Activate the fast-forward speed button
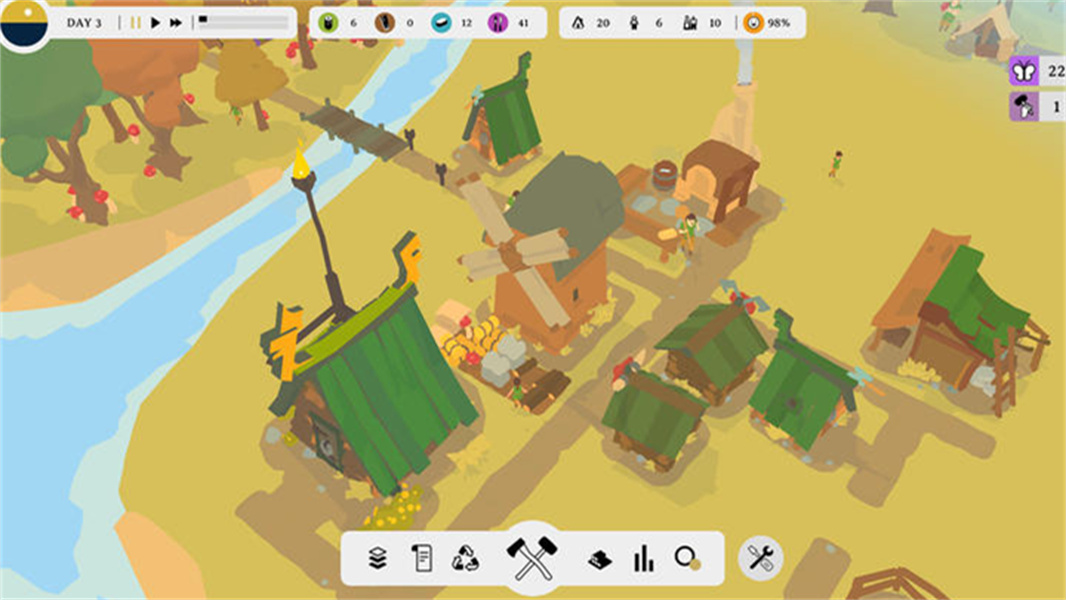The width and height of the screenshot is (1066, 600). click(176, 22)
